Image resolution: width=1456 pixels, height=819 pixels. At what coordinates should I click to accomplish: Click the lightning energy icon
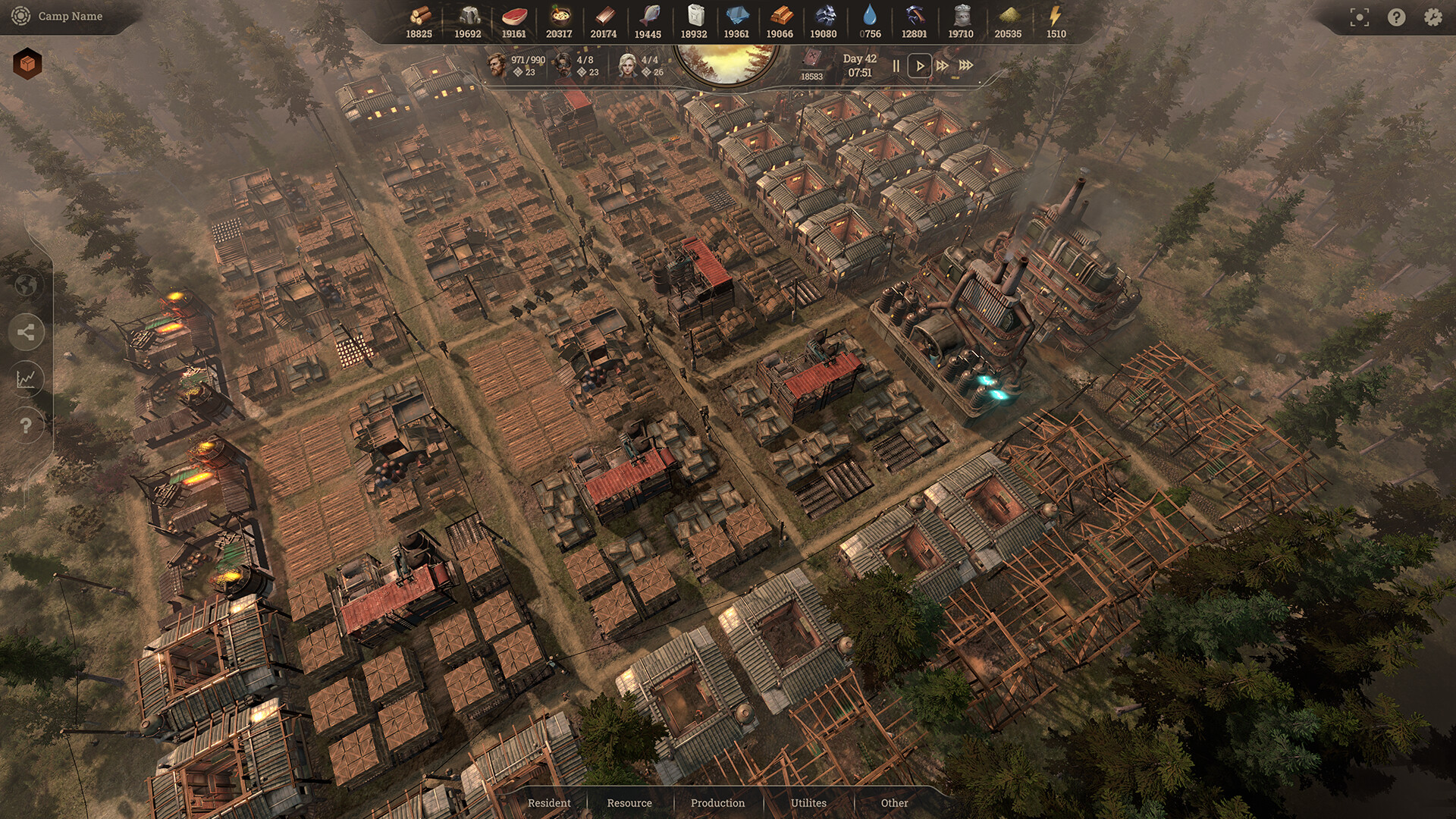1055,15
